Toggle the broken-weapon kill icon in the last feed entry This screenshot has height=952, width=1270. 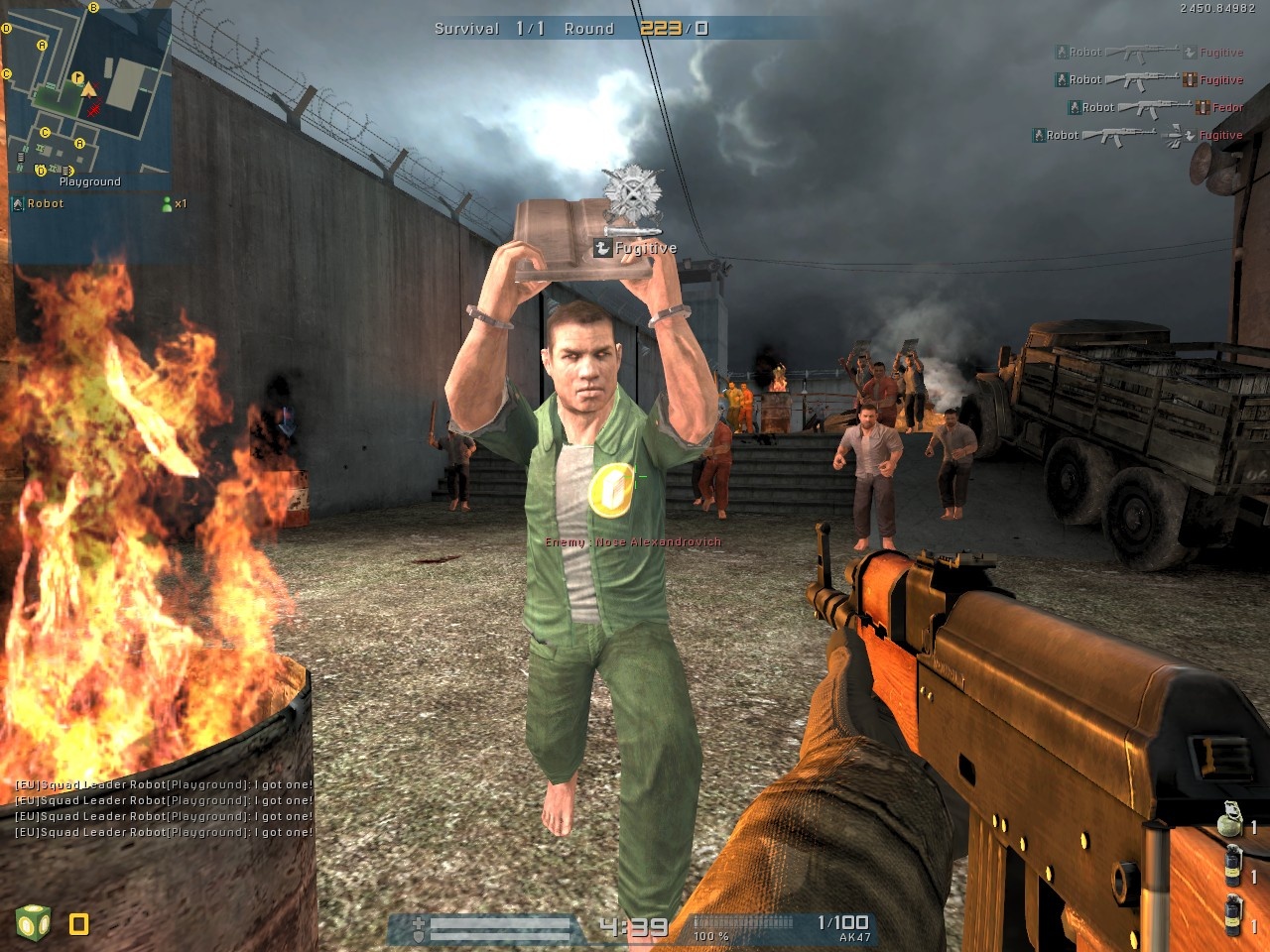(x=1172, y=136)
